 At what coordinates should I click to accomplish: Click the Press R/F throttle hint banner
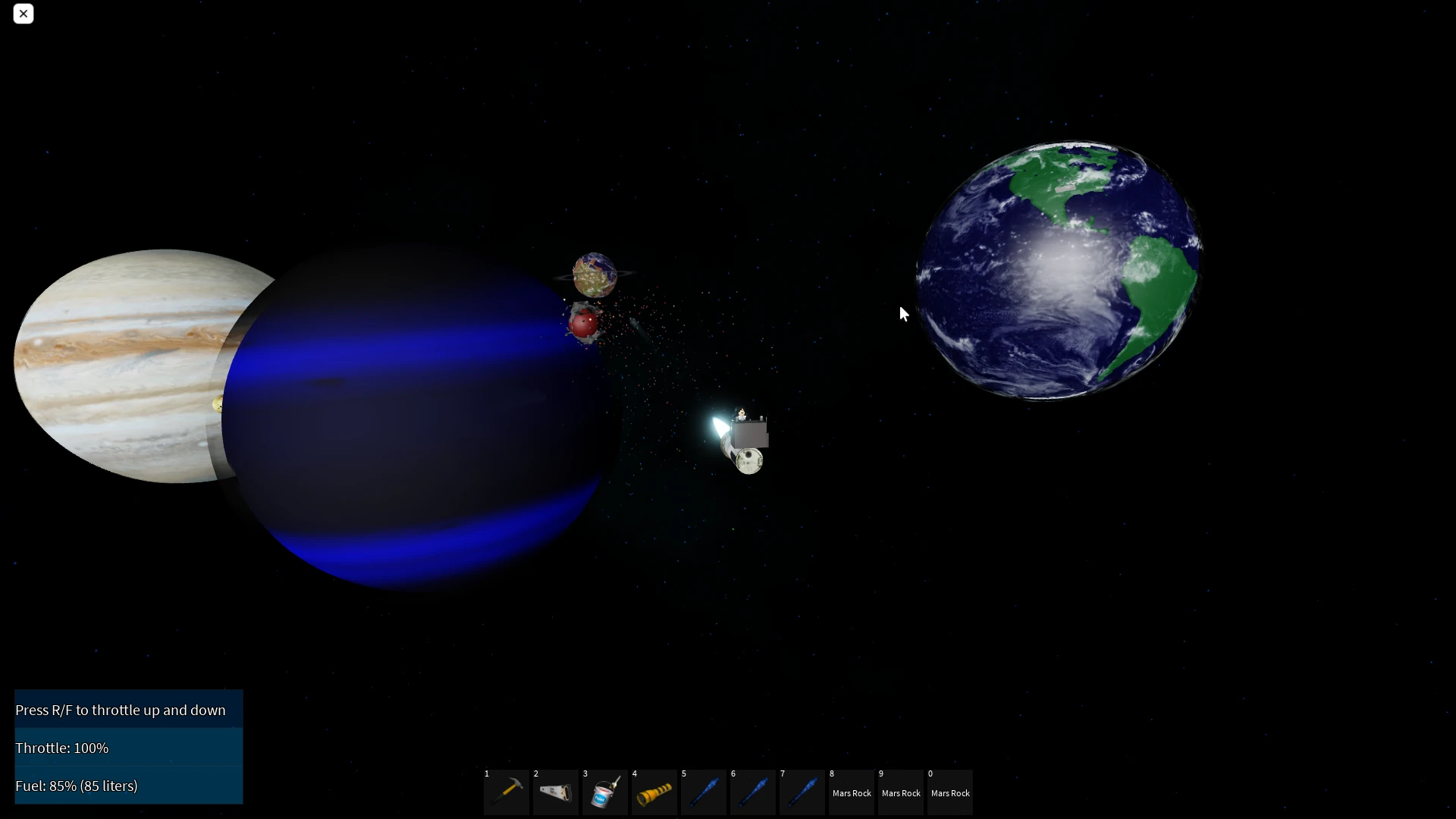pyautogui.click(x=128, y=710)
